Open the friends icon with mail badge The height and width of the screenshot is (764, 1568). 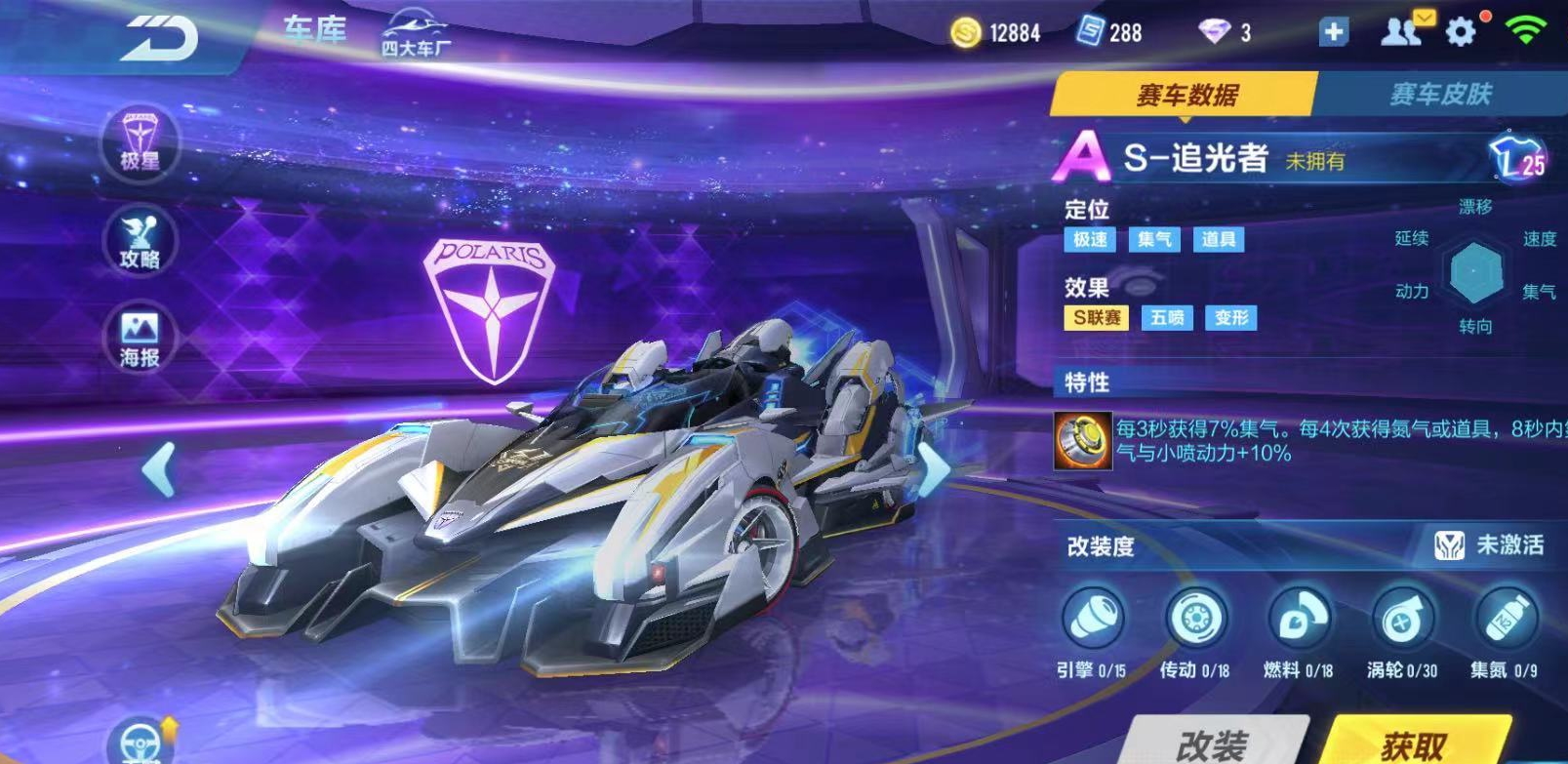click(1401, 31)
